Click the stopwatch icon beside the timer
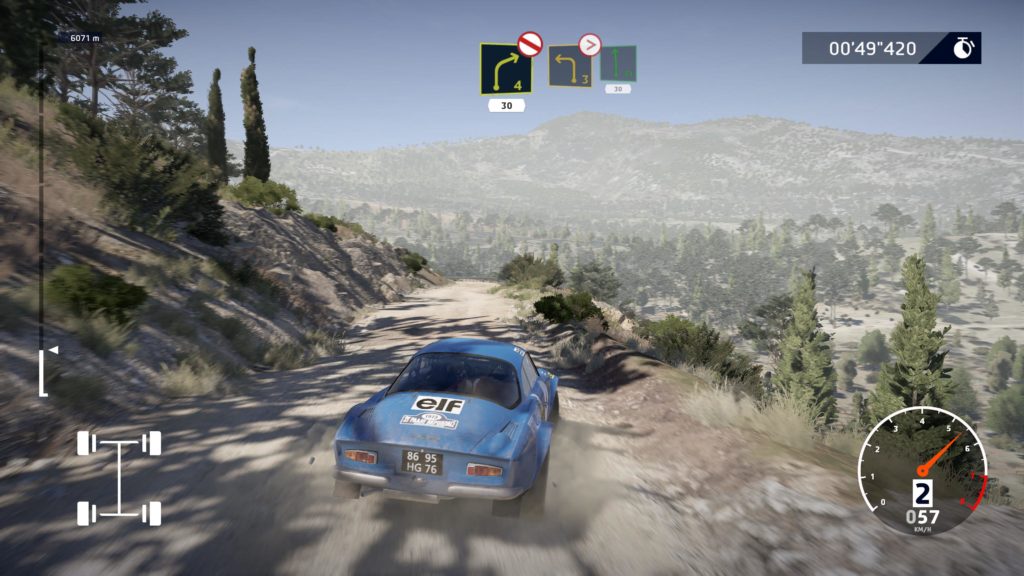This screenshot has width=1024, height=576. point(963,48)
